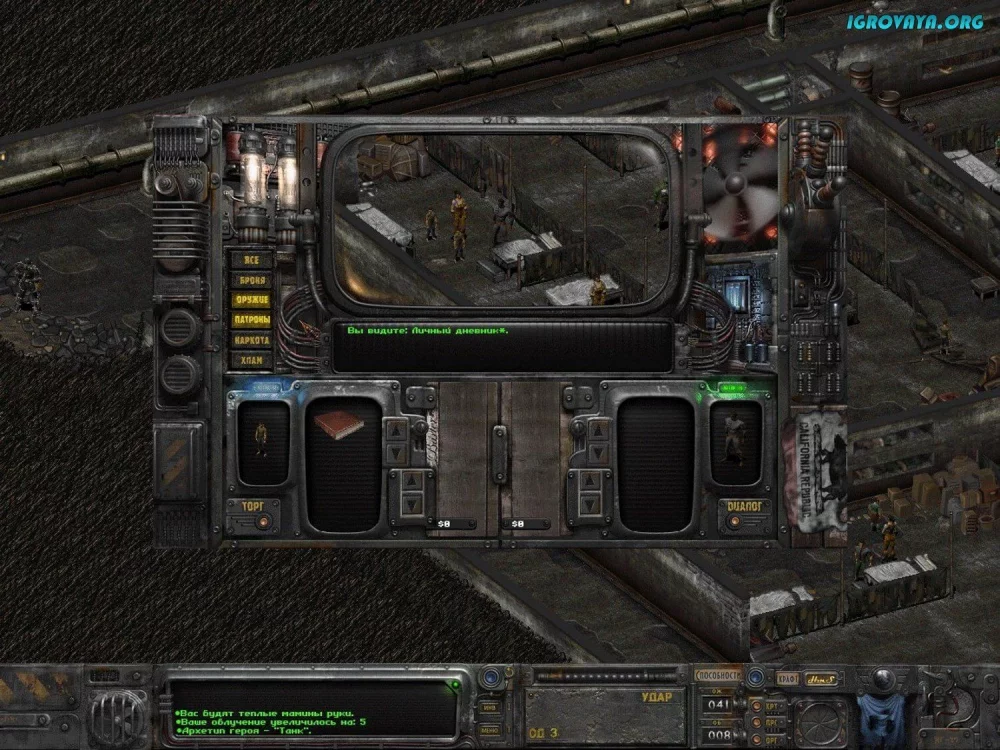Choose the ХЛАМ junk filter

(x=251, y=360)
